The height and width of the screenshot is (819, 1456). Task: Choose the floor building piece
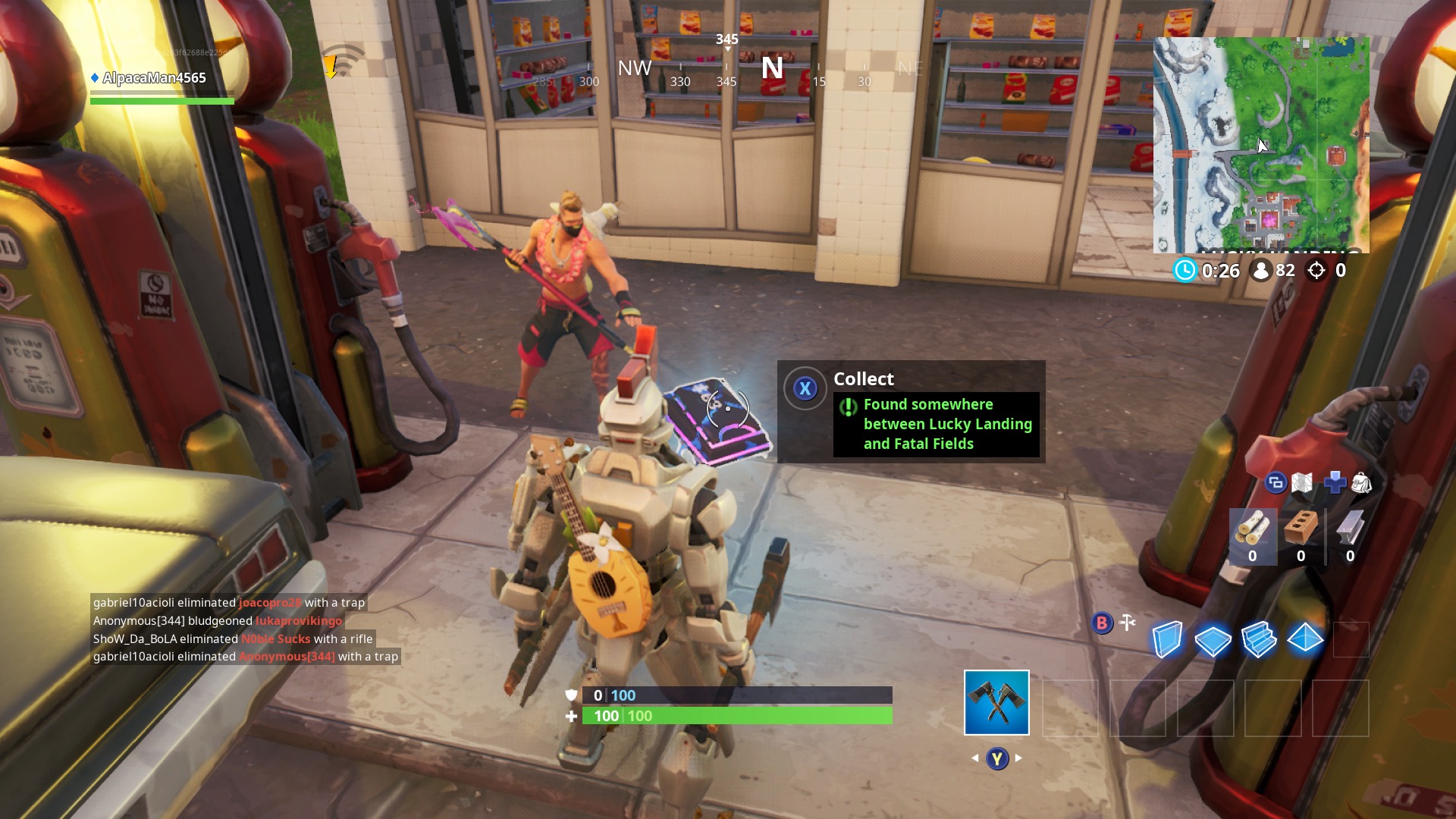[1213, 640]
